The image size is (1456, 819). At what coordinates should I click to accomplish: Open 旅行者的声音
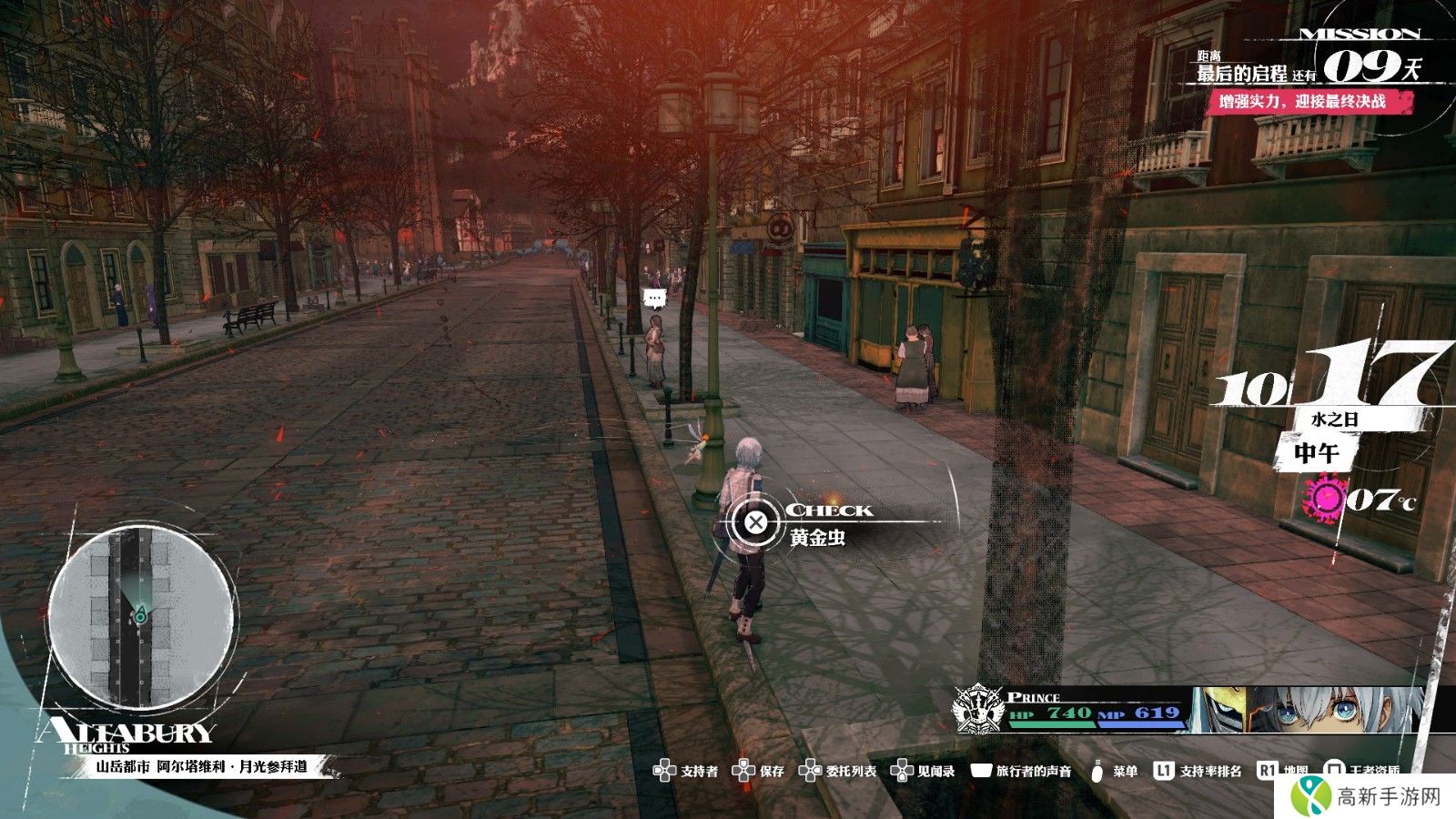pos(1021,771)
